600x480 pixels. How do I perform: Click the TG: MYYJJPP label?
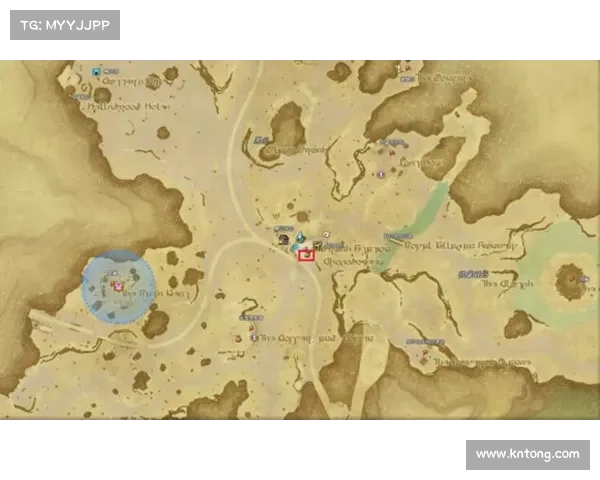(64, 25)
